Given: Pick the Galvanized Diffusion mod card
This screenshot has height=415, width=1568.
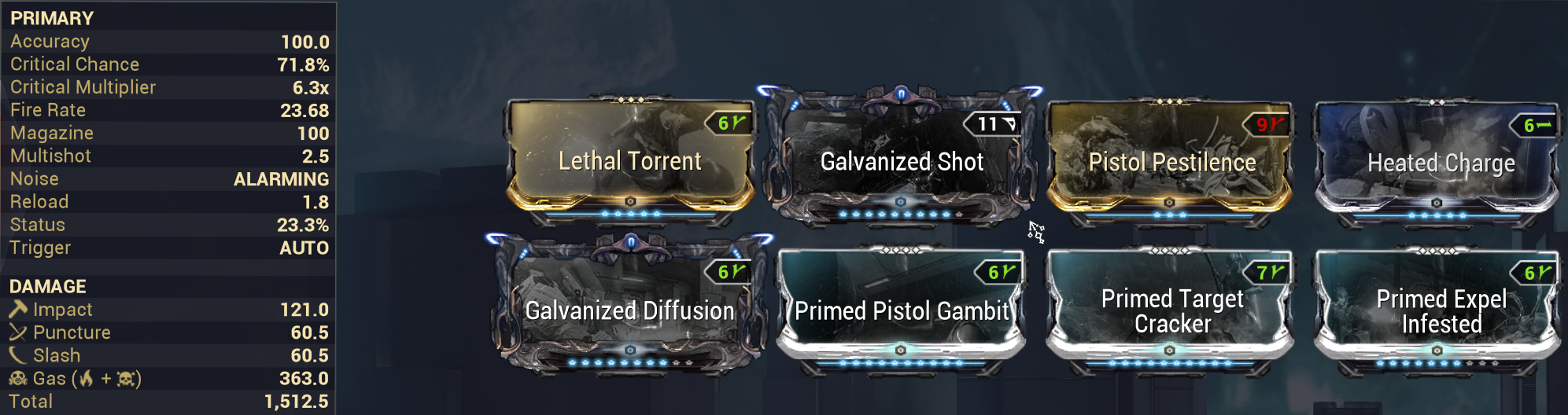Looking at the screenshot, I should [630, 309].
